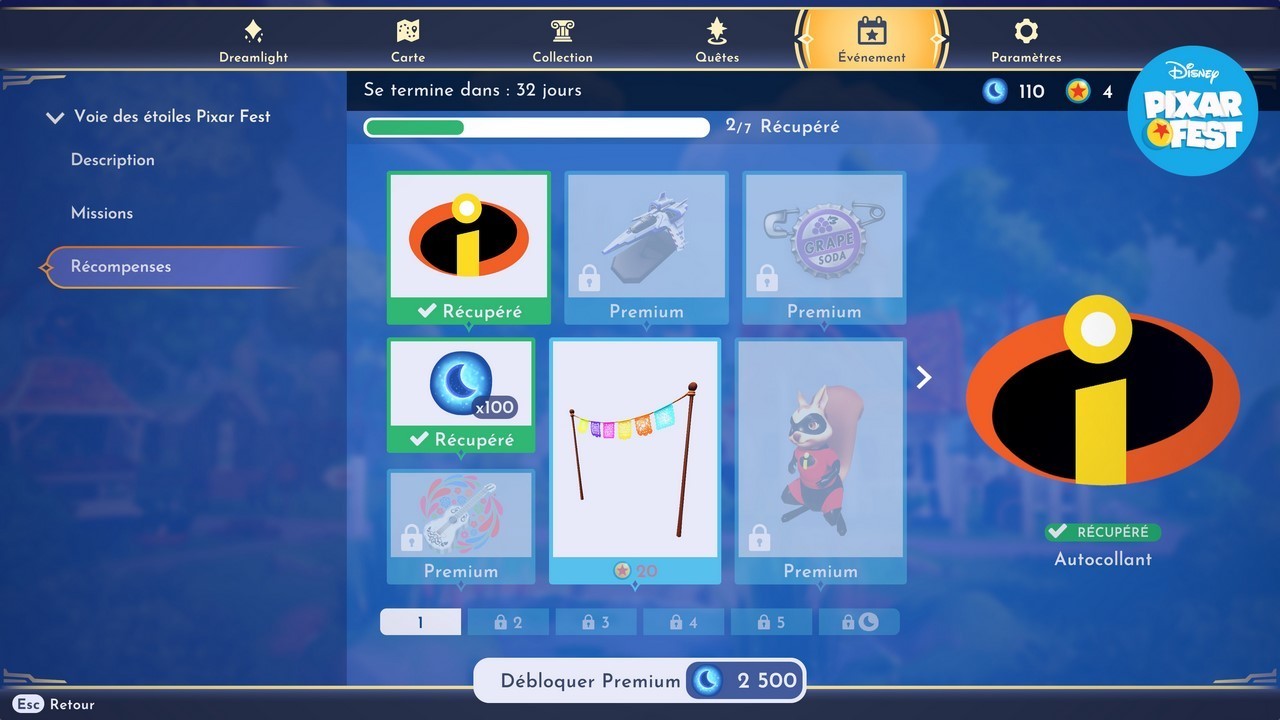Click the papel picado banner reward
The height and width of the screenshot is (720, 1280).
tap(636, 450)
